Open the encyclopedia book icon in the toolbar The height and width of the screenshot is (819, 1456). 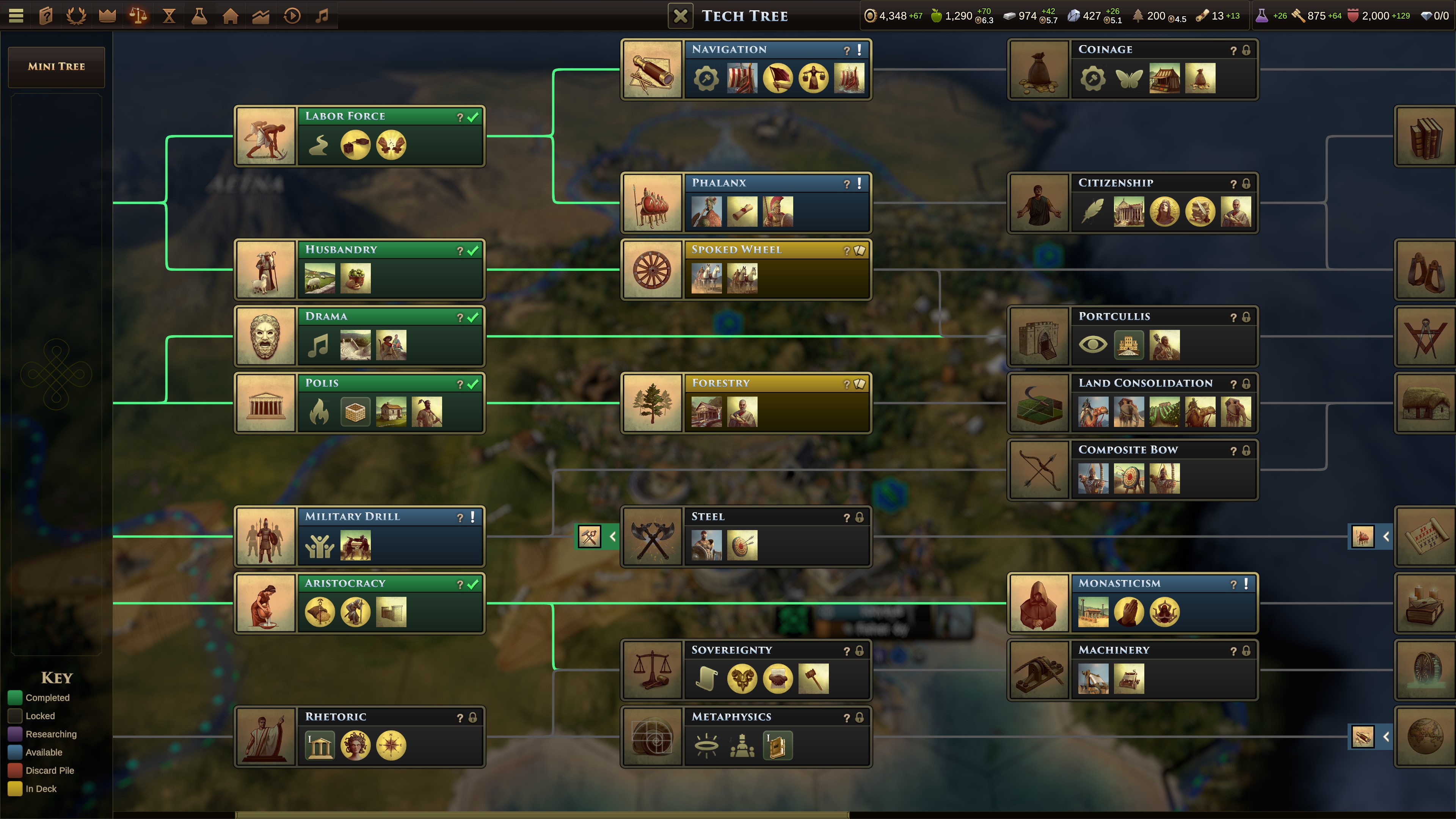point(46,15)
